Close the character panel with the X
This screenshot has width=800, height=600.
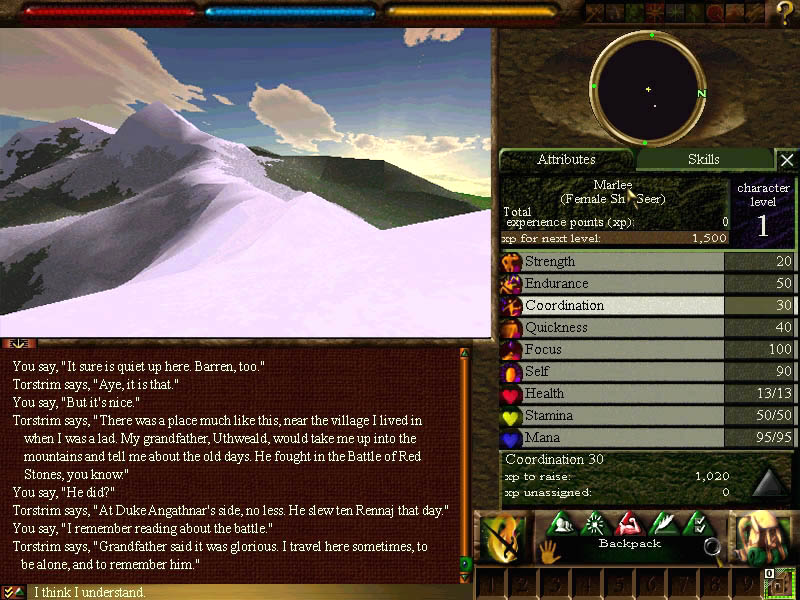tap(787, 160)
